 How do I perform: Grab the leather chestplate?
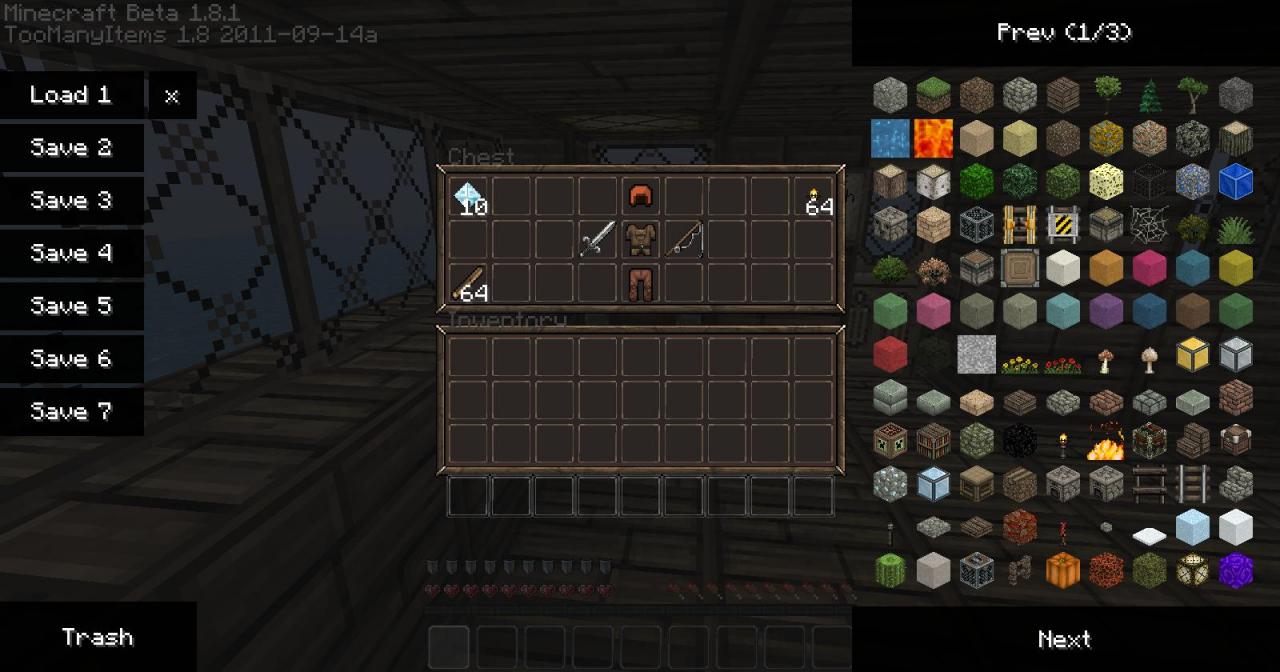(641, 240)
